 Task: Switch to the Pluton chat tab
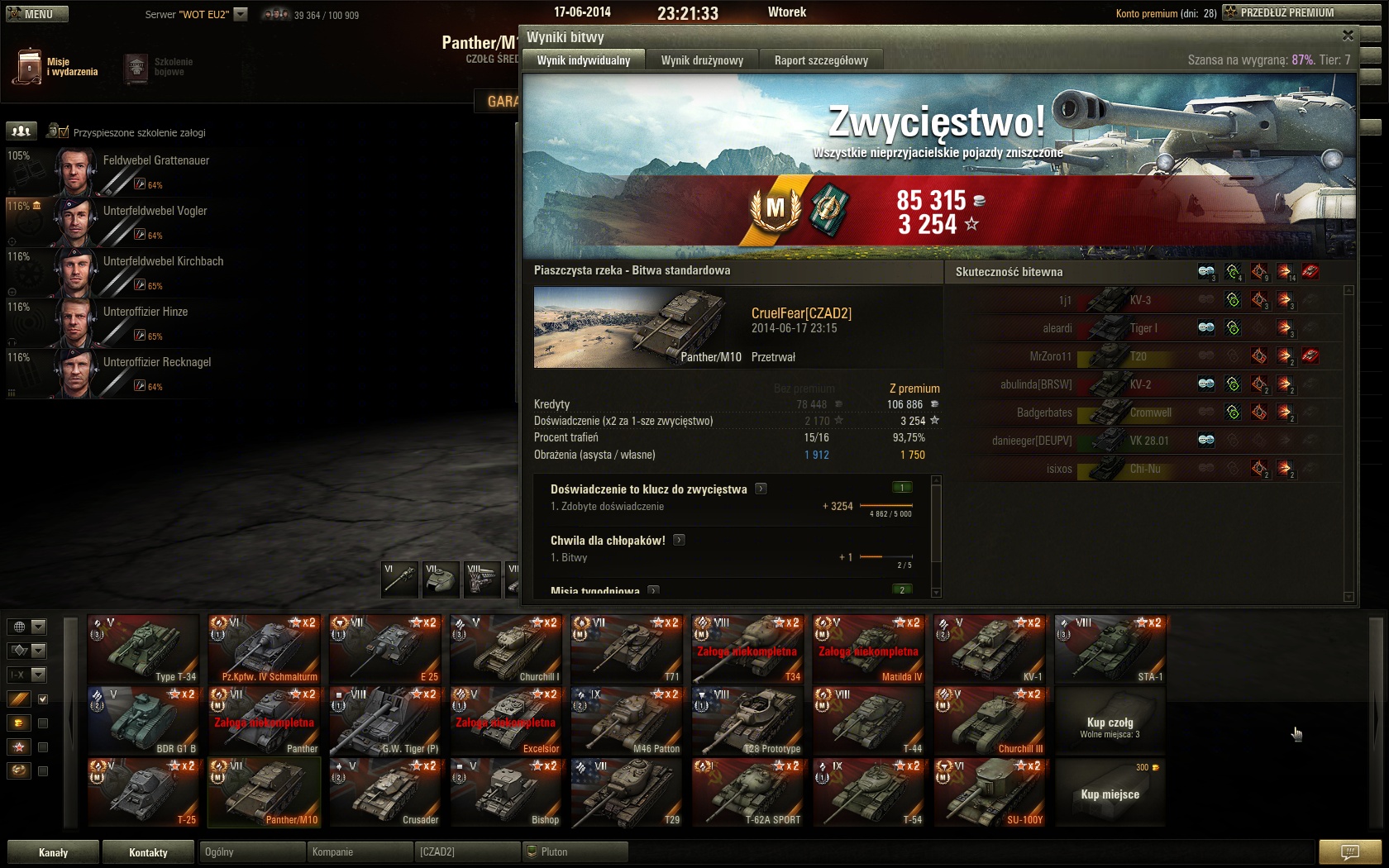coord(575,852)
